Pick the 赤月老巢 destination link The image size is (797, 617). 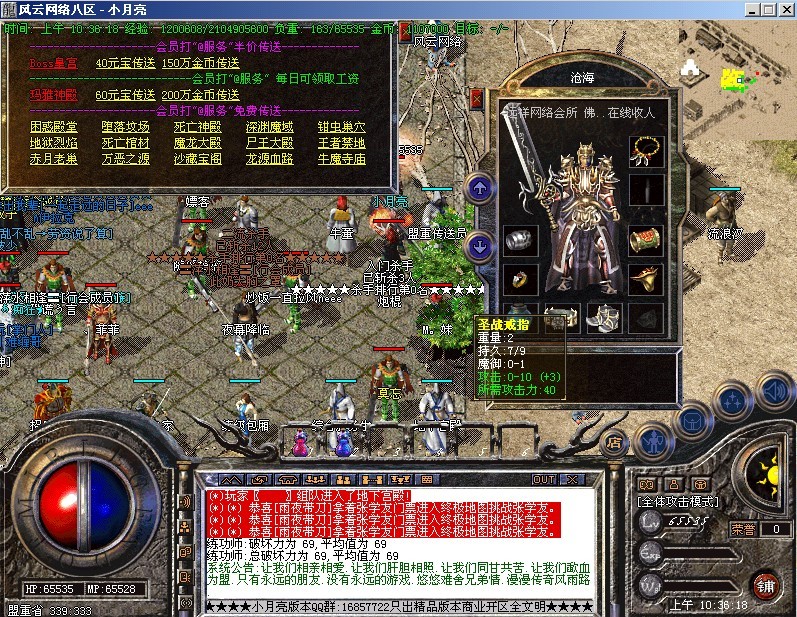[x=53, y=159]
